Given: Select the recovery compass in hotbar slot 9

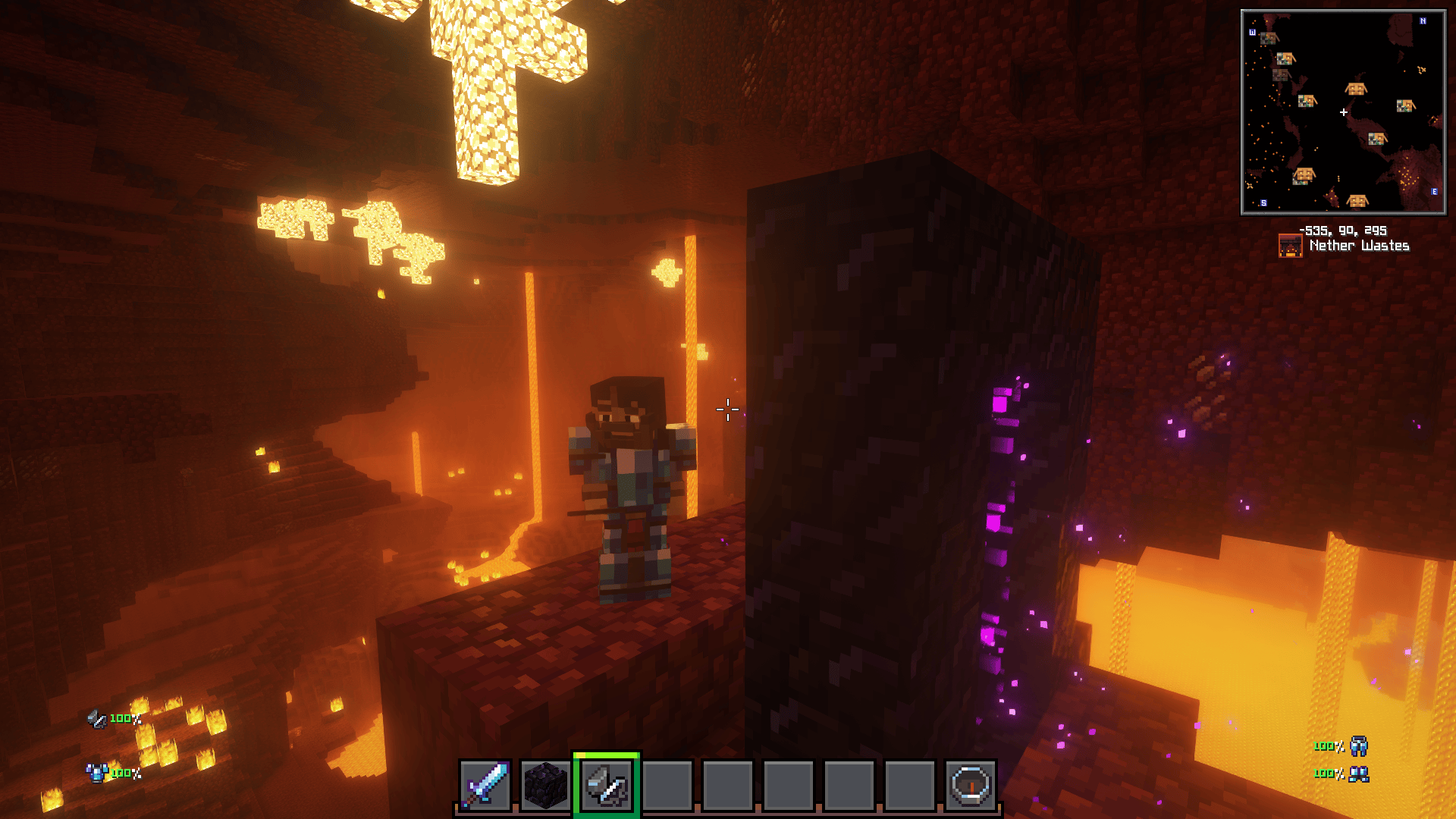Looking at the screenshot, I should point(968,786).
